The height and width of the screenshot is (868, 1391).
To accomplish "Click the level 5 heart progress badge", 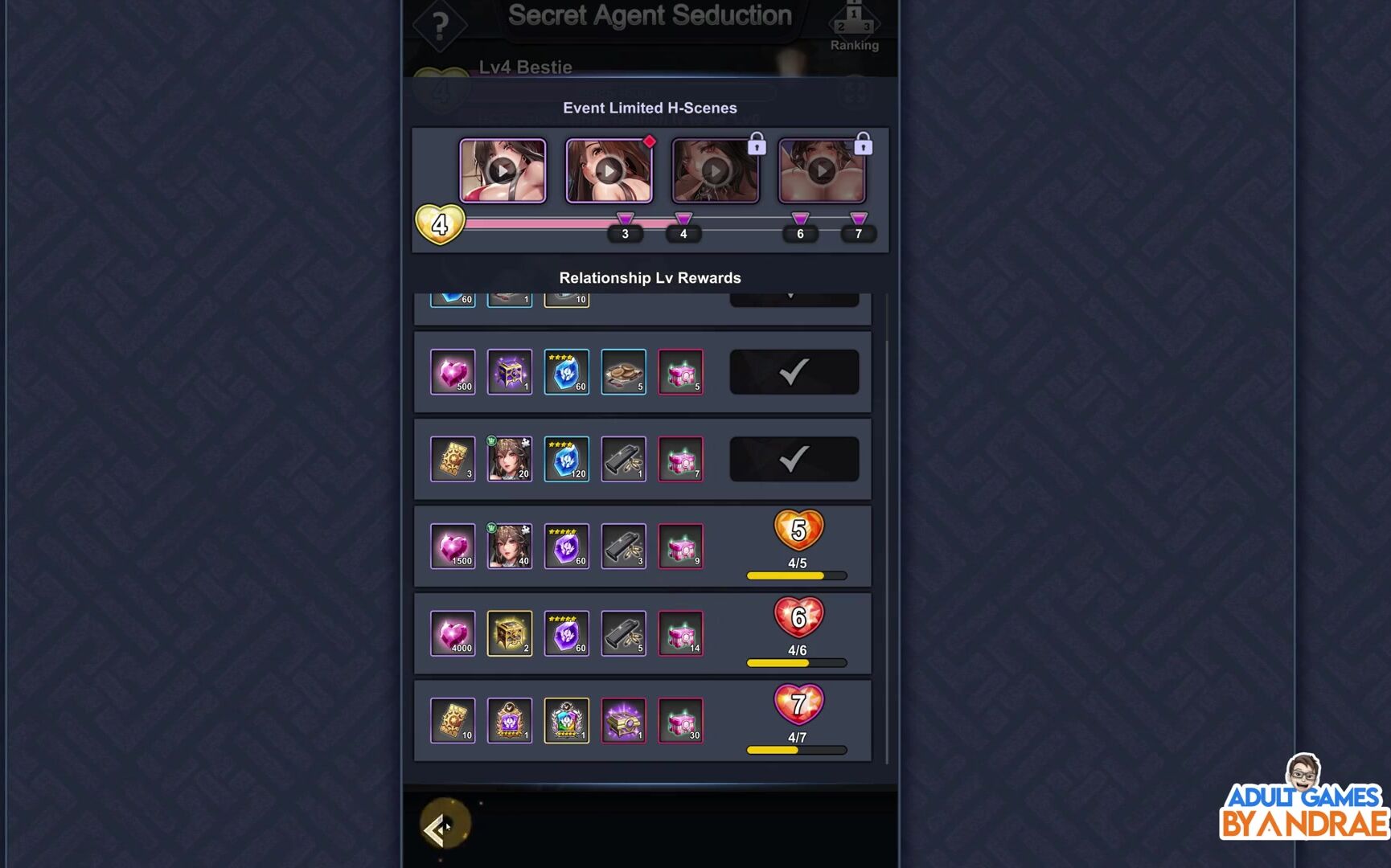I will click(798, 530).
